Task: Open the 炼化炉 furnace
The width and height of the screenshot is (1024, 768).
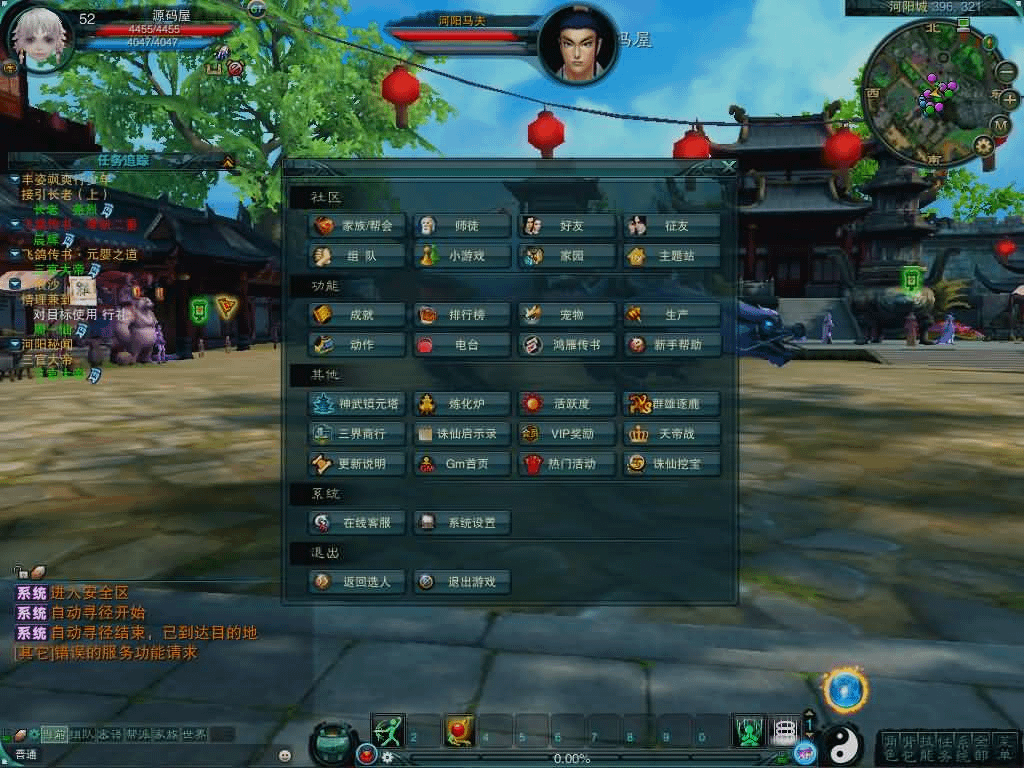Action: coord(462,404)
